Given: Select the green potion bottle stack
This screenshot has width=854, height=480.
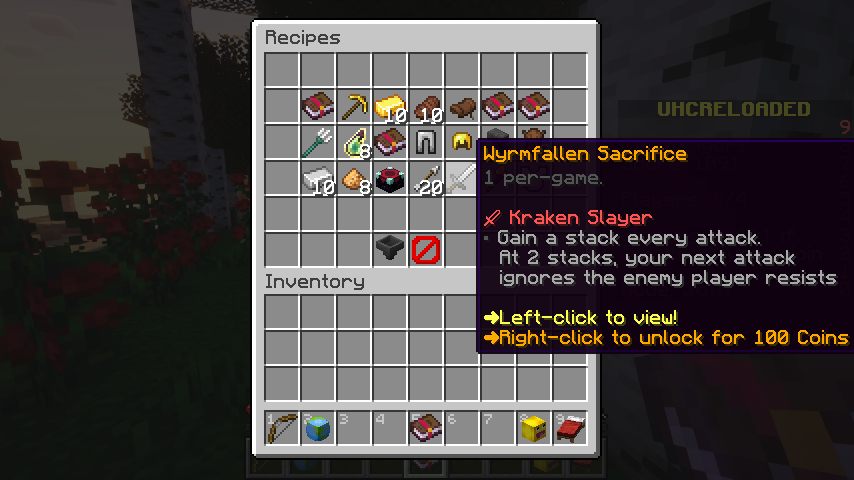Looking at the screenshot, I should tap(354, 142).
